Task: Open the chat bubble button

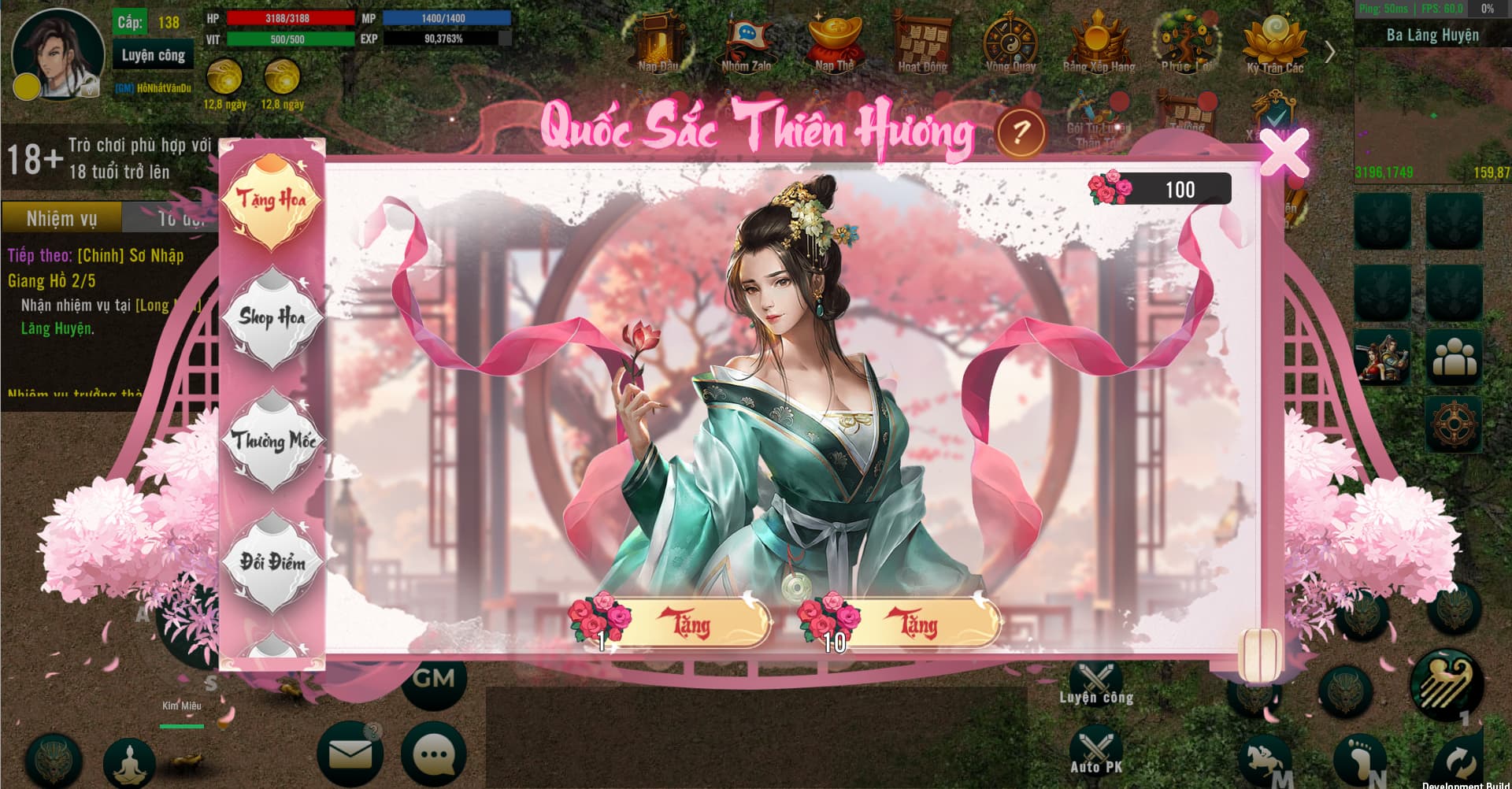Action: (434, 754)
